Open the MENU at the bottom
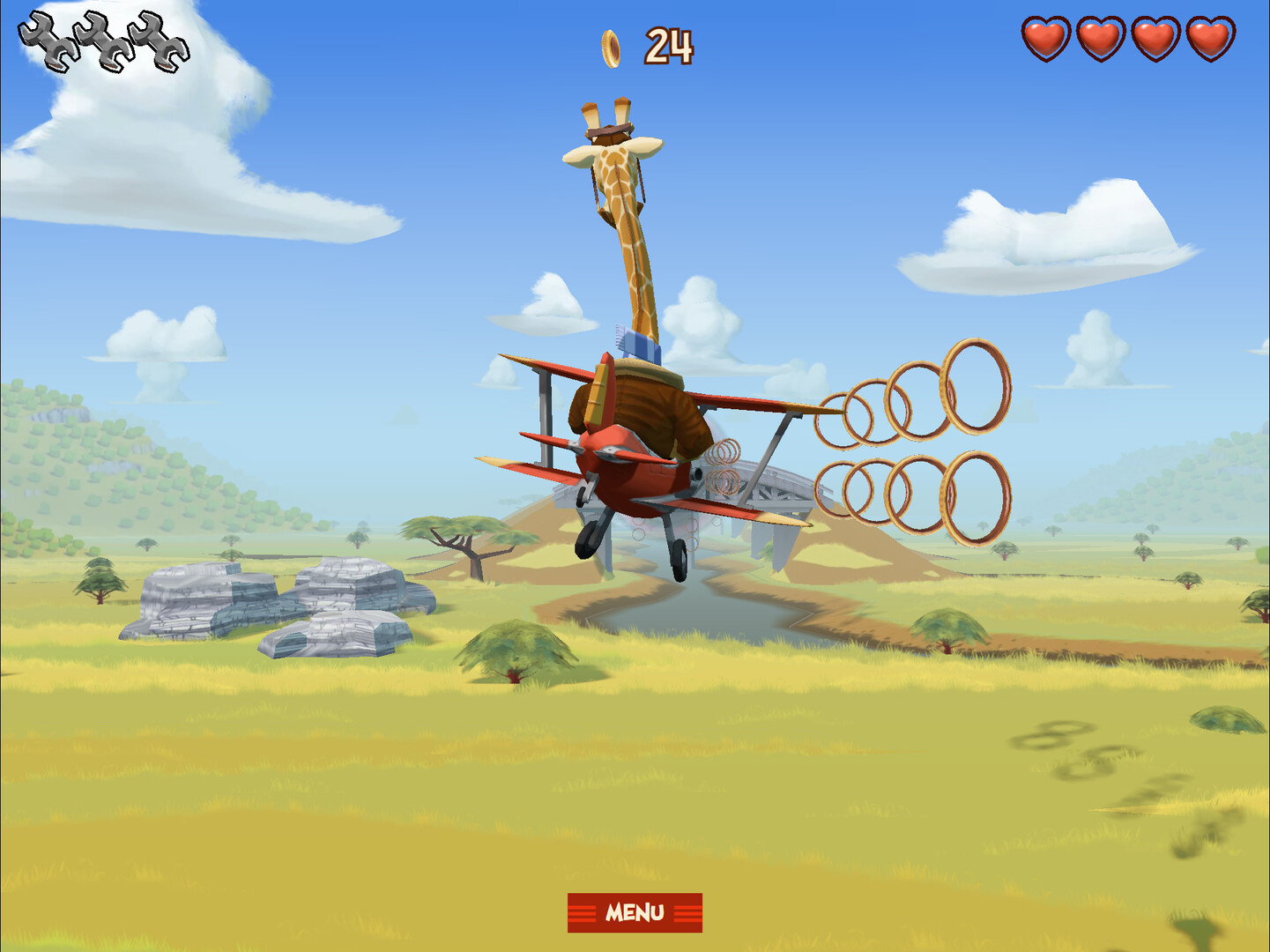Viewport: 1270px width, 952px height. [x=635, y=912]
